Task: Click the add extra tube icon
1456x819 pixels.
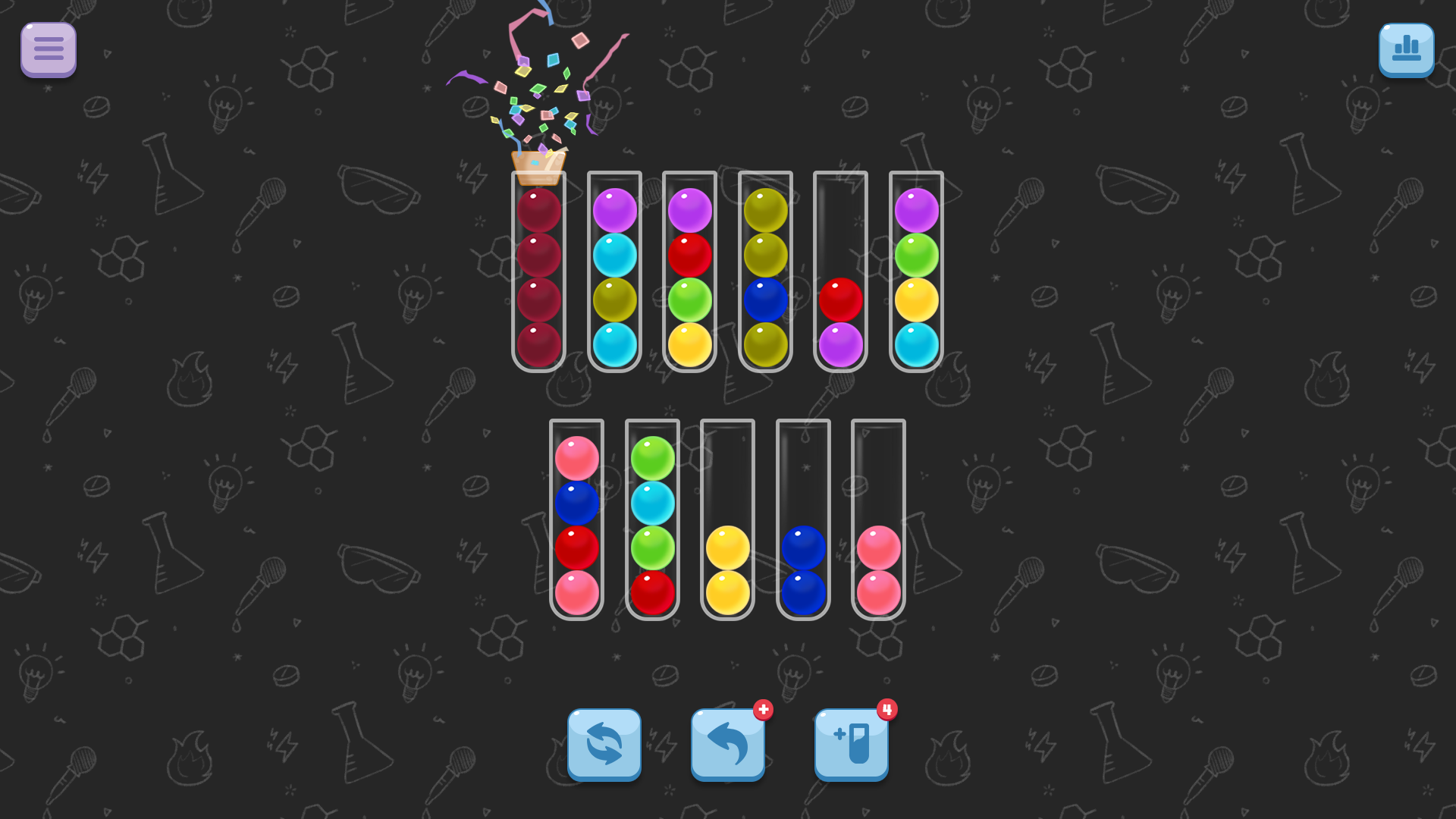Action: (x=851, y=744)
